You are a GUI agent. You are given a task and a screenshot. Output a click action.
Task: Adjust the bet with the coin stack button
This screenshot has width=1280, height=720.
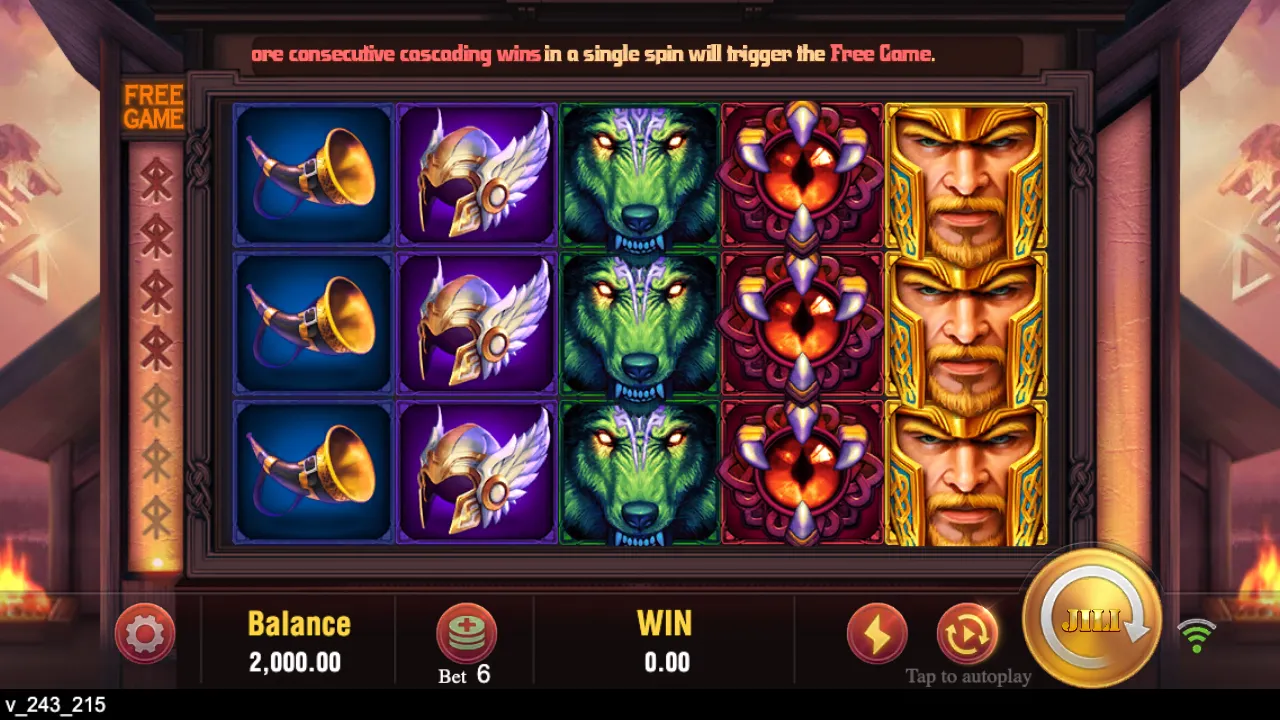pos(466,633)
